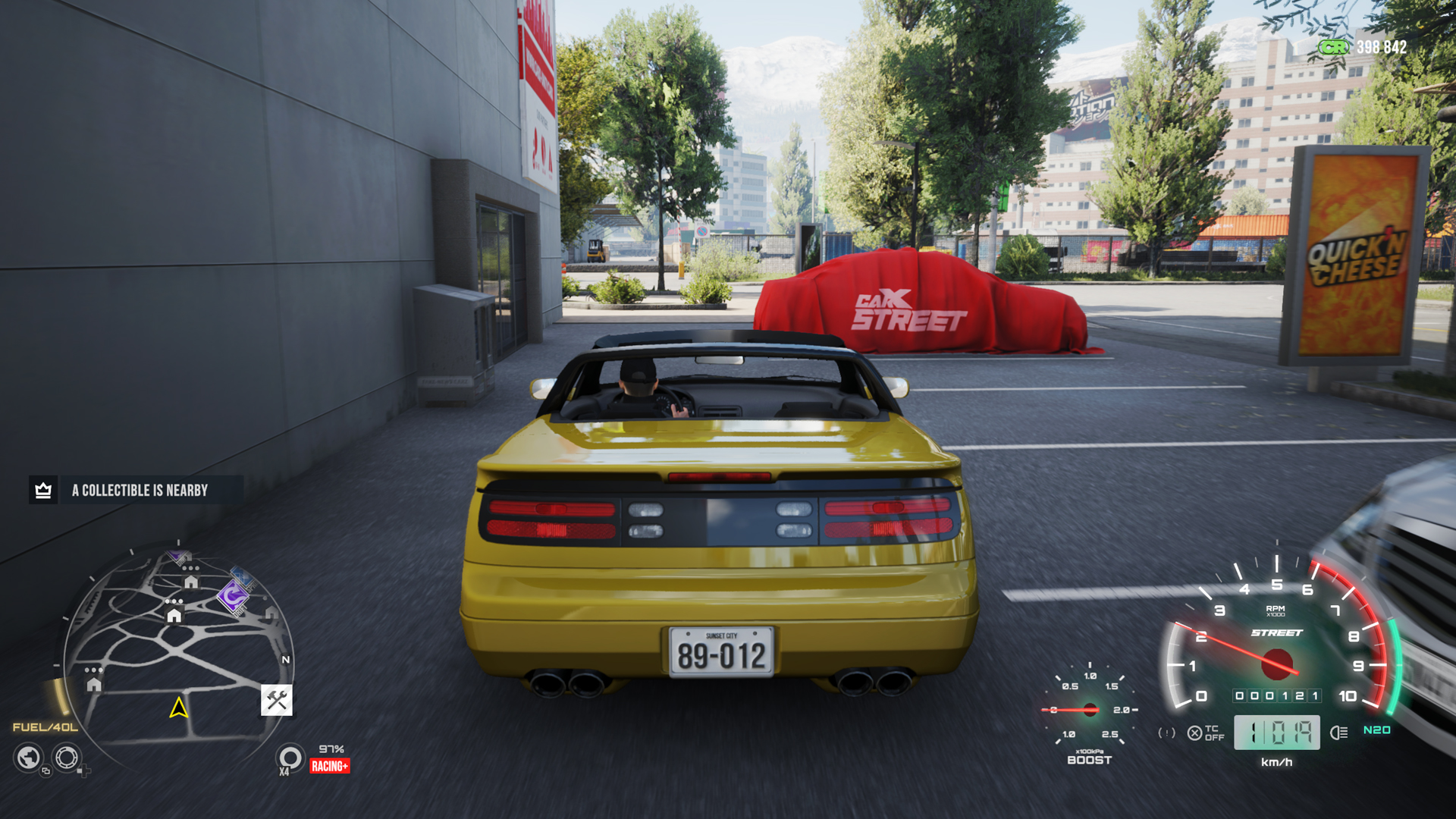Expand the minimap zoom control with plus sign
Screen dimensions: 1456x819
point(83,770)
